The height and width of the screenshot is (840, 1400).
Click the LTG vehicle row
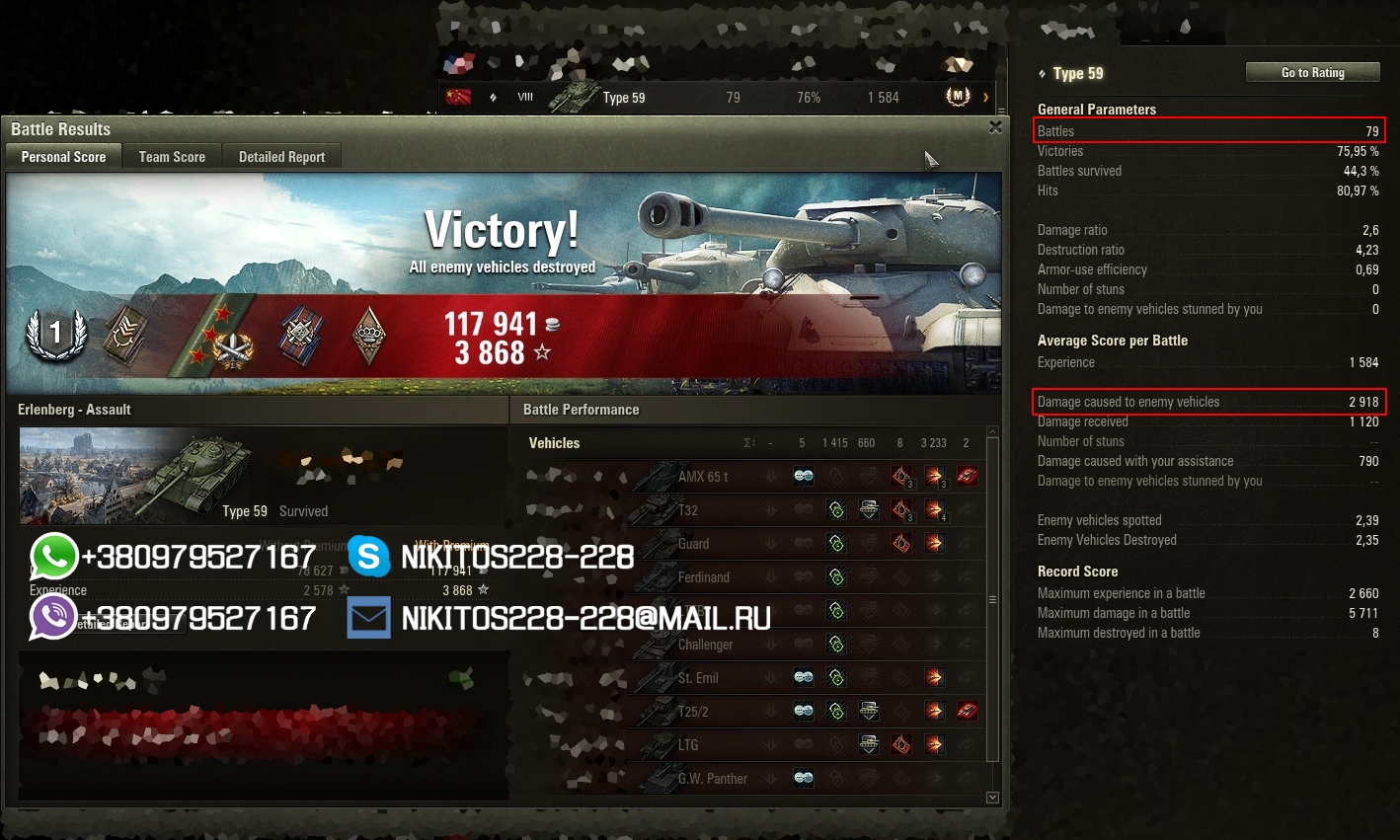pyautogui.click(x=688, y=745)
